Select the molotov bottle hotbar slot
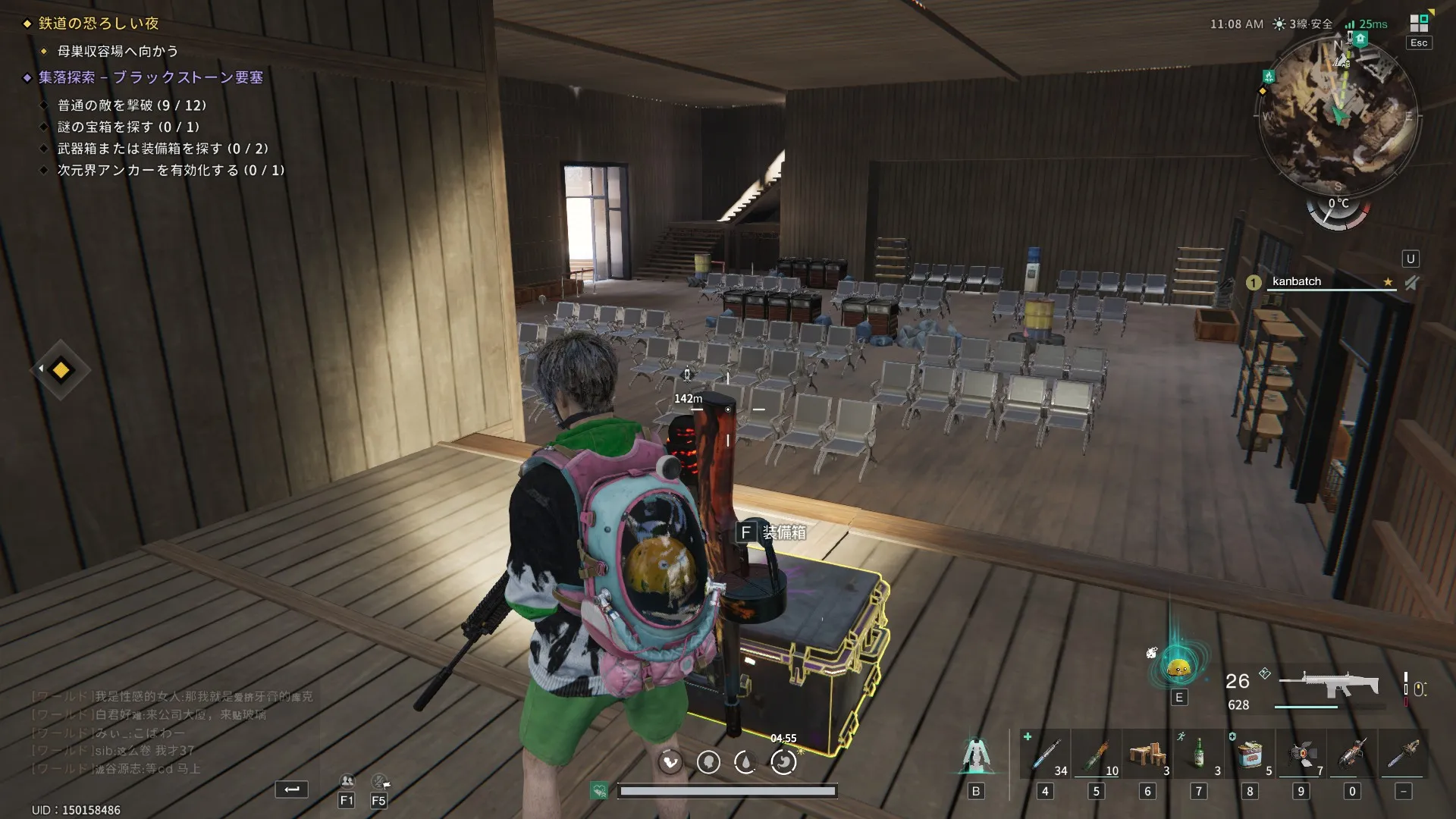 1096,755
